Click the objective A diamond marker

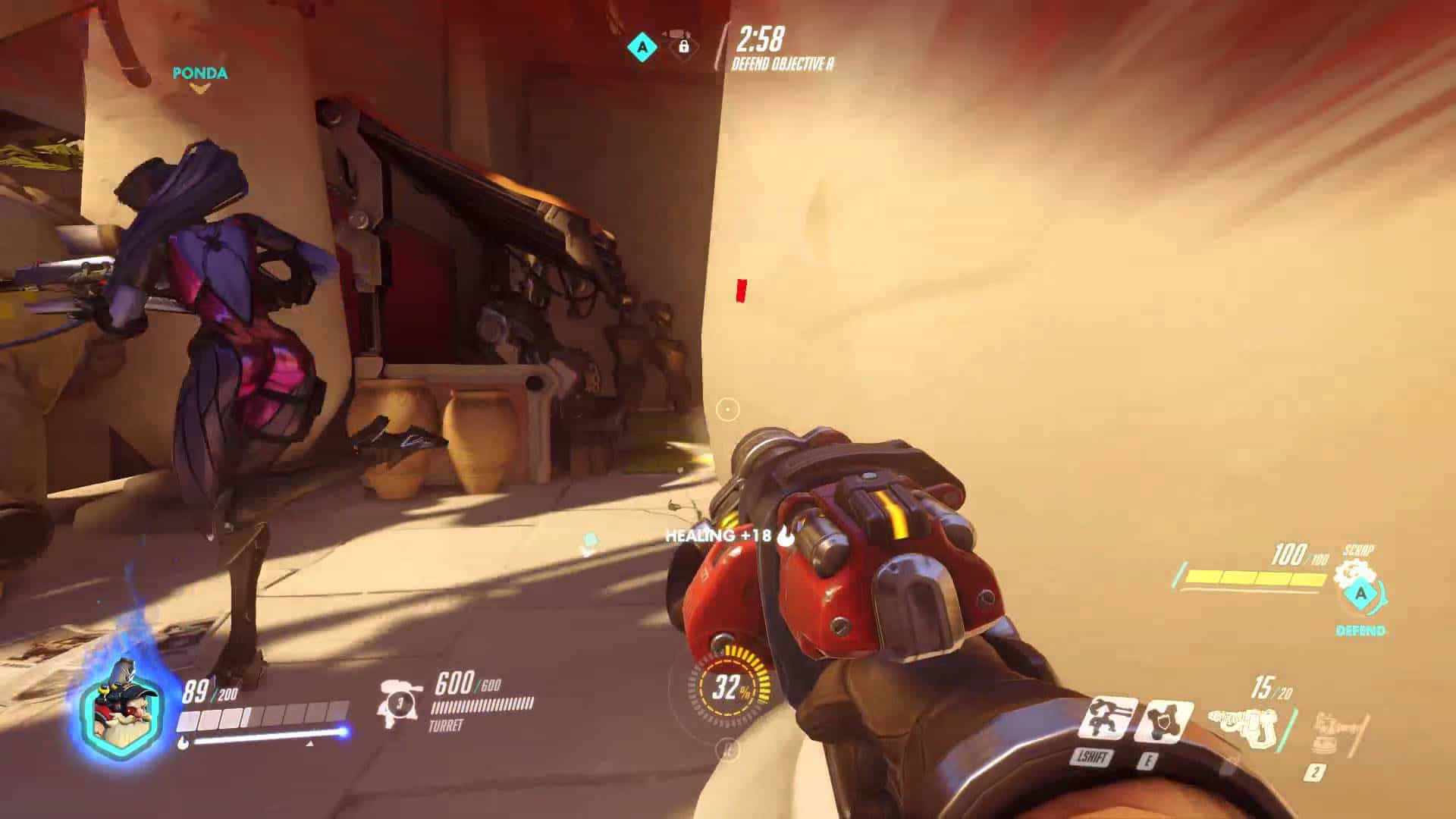click(x=641, y=45)
